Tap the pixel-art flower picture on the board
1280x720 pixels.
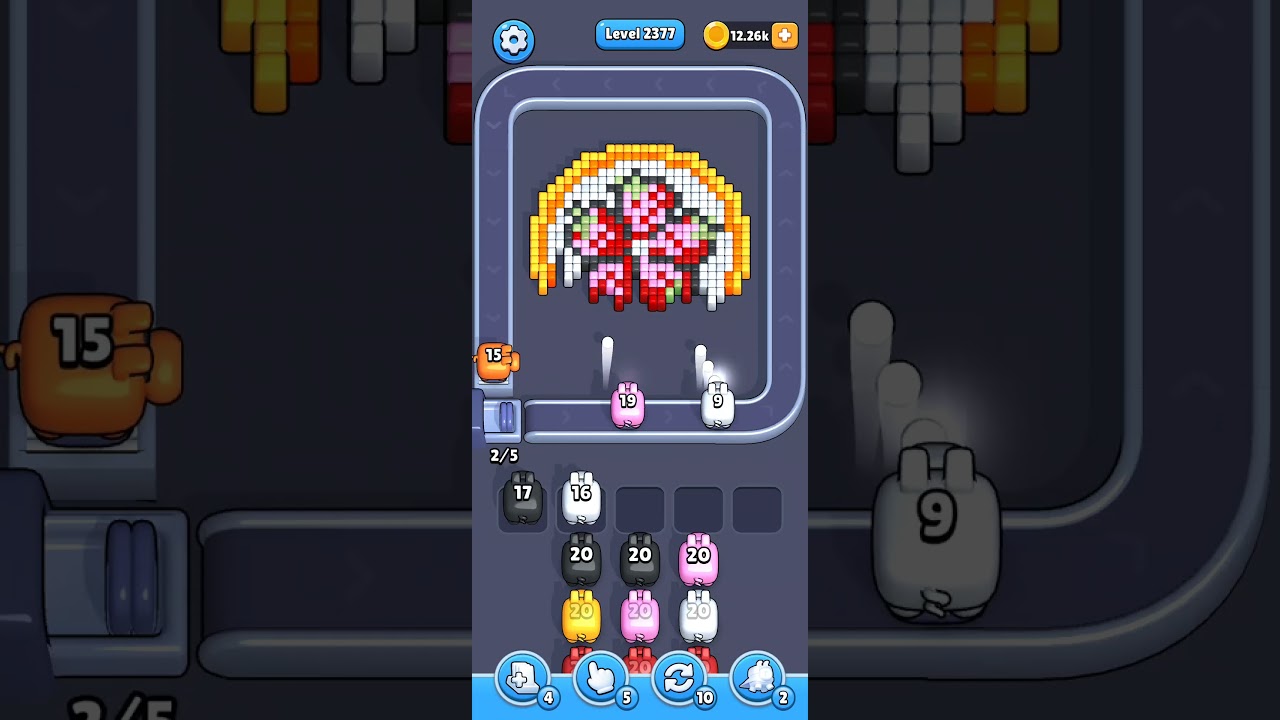640,225
